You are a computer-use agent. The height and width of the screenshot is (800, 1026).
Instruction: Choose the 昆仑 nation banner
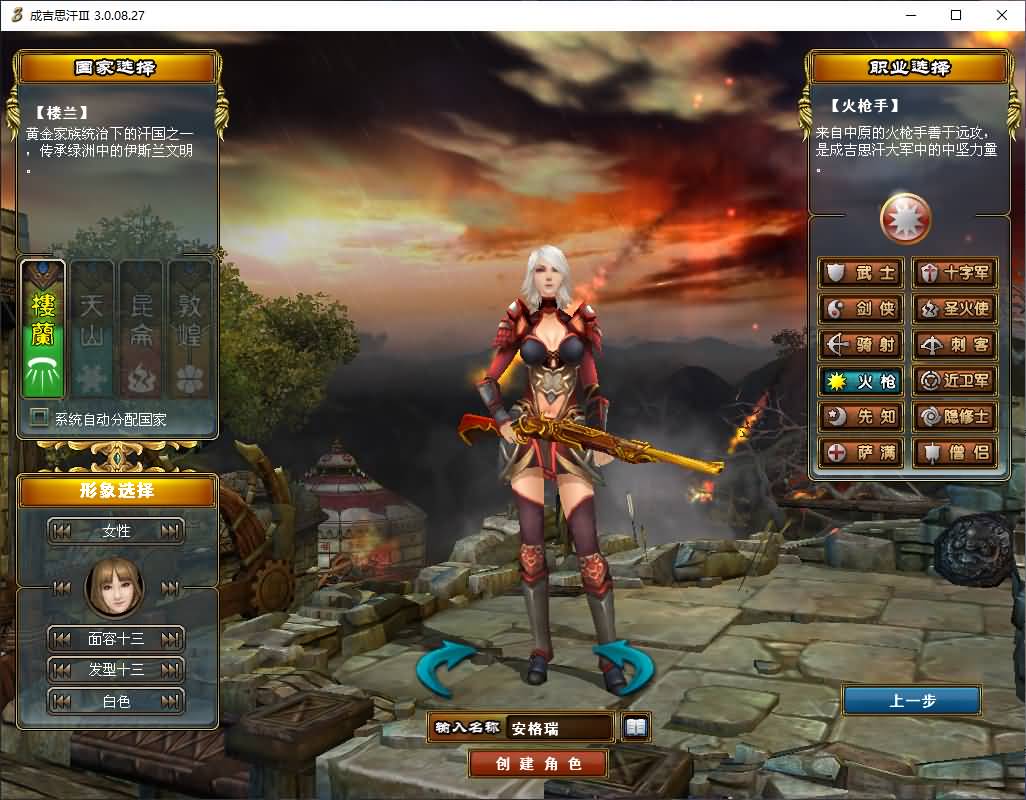pyautogui.click(x=141, y=328)
